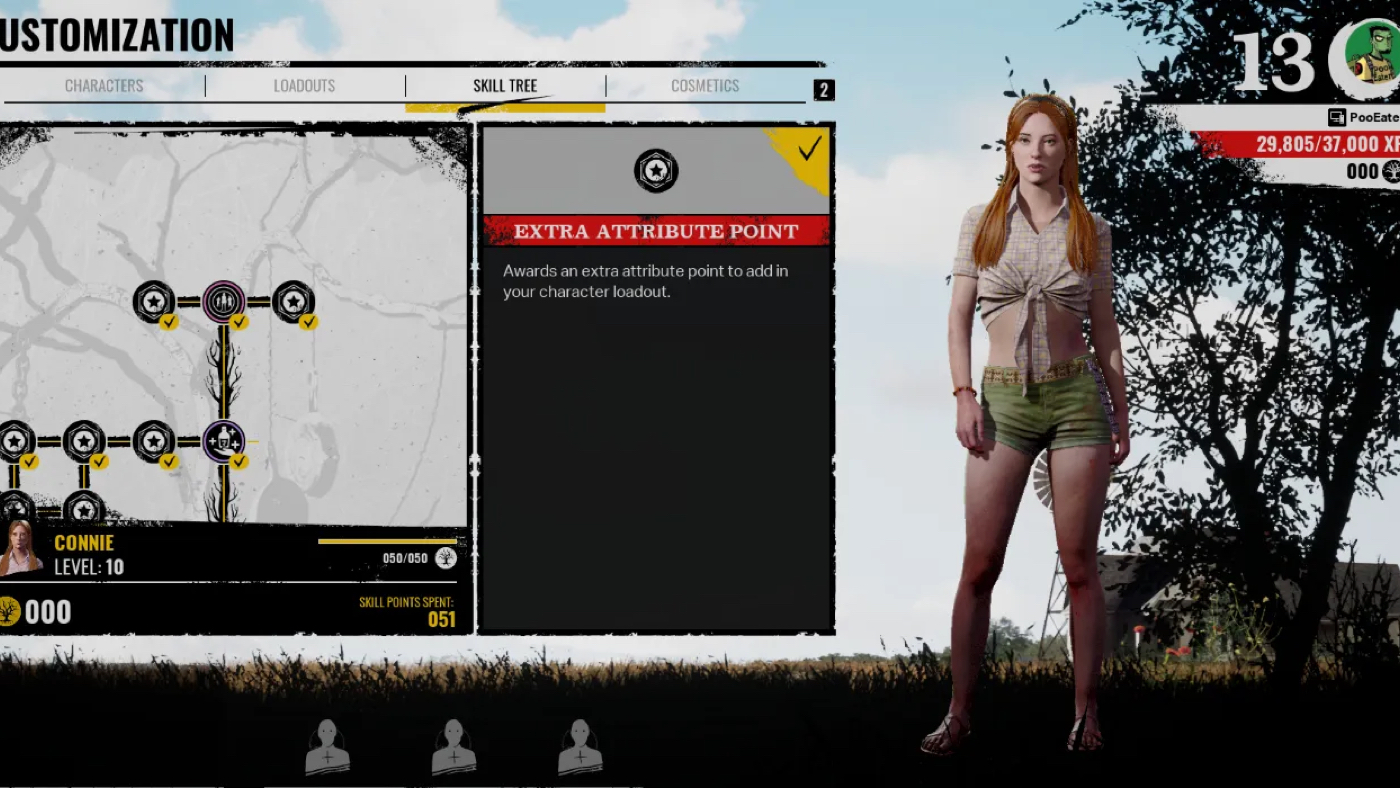This screenshot has height=788, width=1400.
Task: Select Connie's name label
Action: tap(85, 543)
